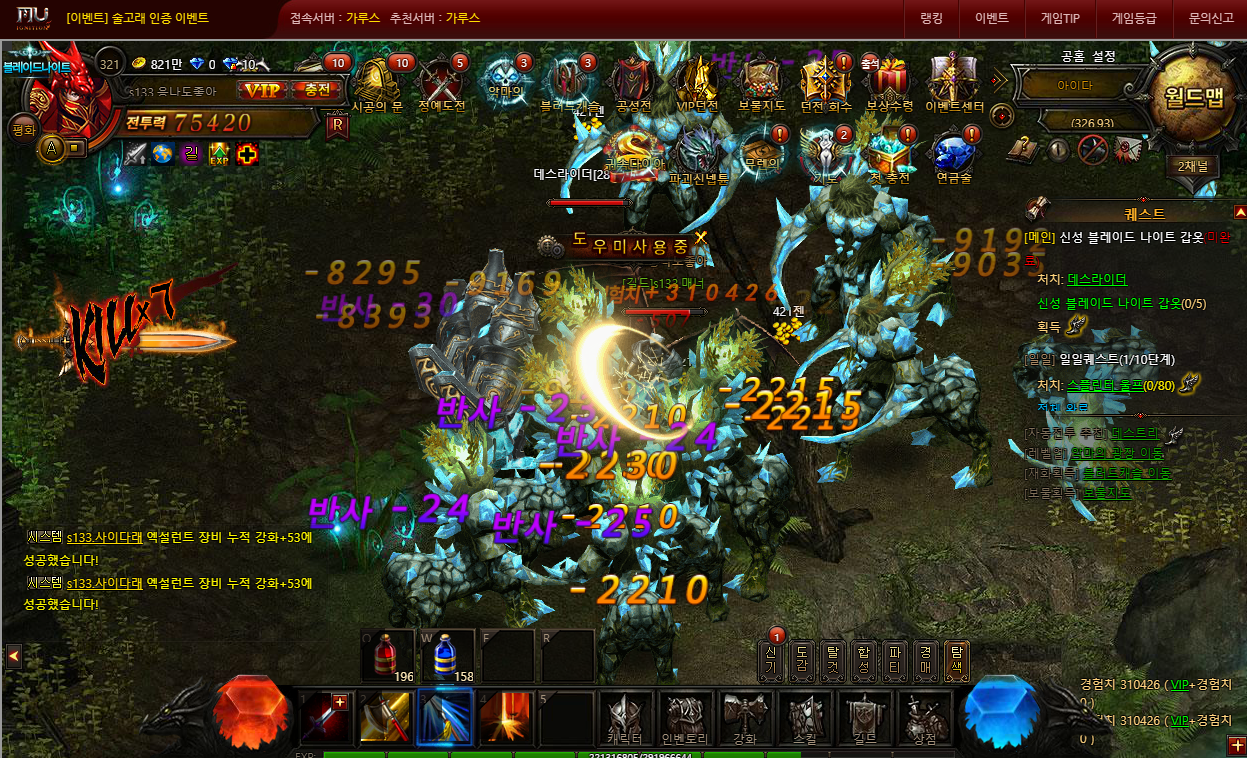Open the 상점 shop panel
Image resolution: width=1247 pixels, height=758 pixels.
tap(922, 718)
